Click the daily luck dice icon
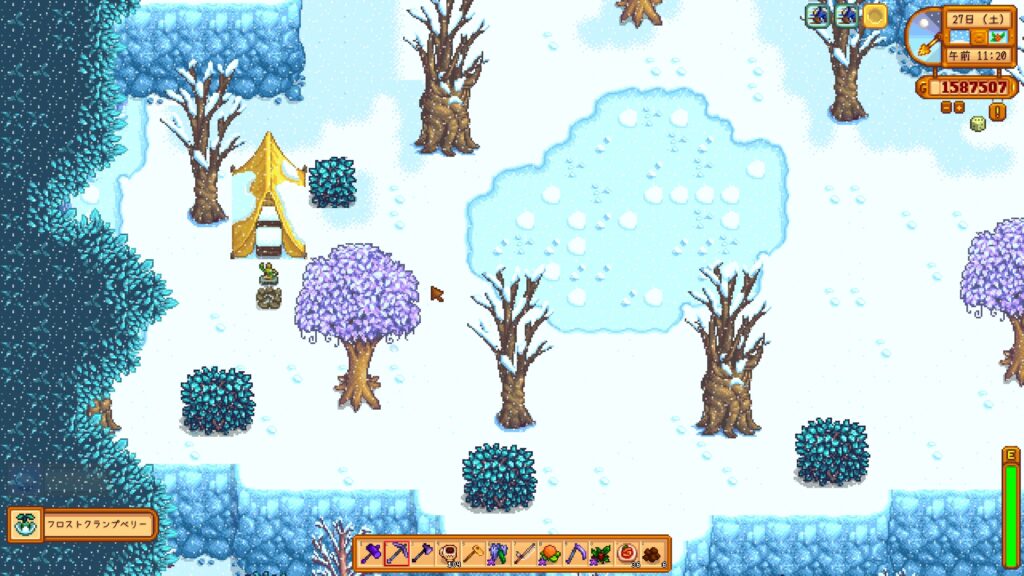This screenshot has width=1024, height=576. (978, 124)
